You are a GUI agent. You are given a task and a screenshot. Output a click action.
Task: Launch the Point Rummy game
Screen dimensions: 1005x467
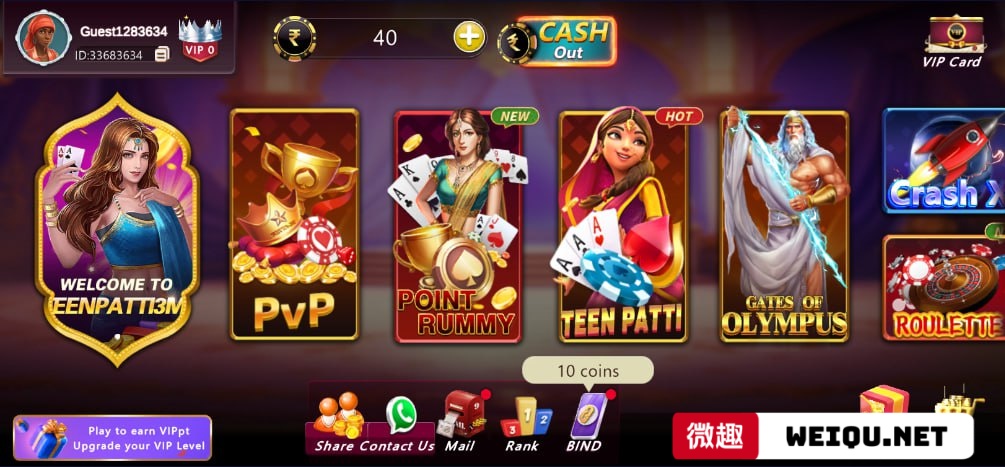(458, 225)
